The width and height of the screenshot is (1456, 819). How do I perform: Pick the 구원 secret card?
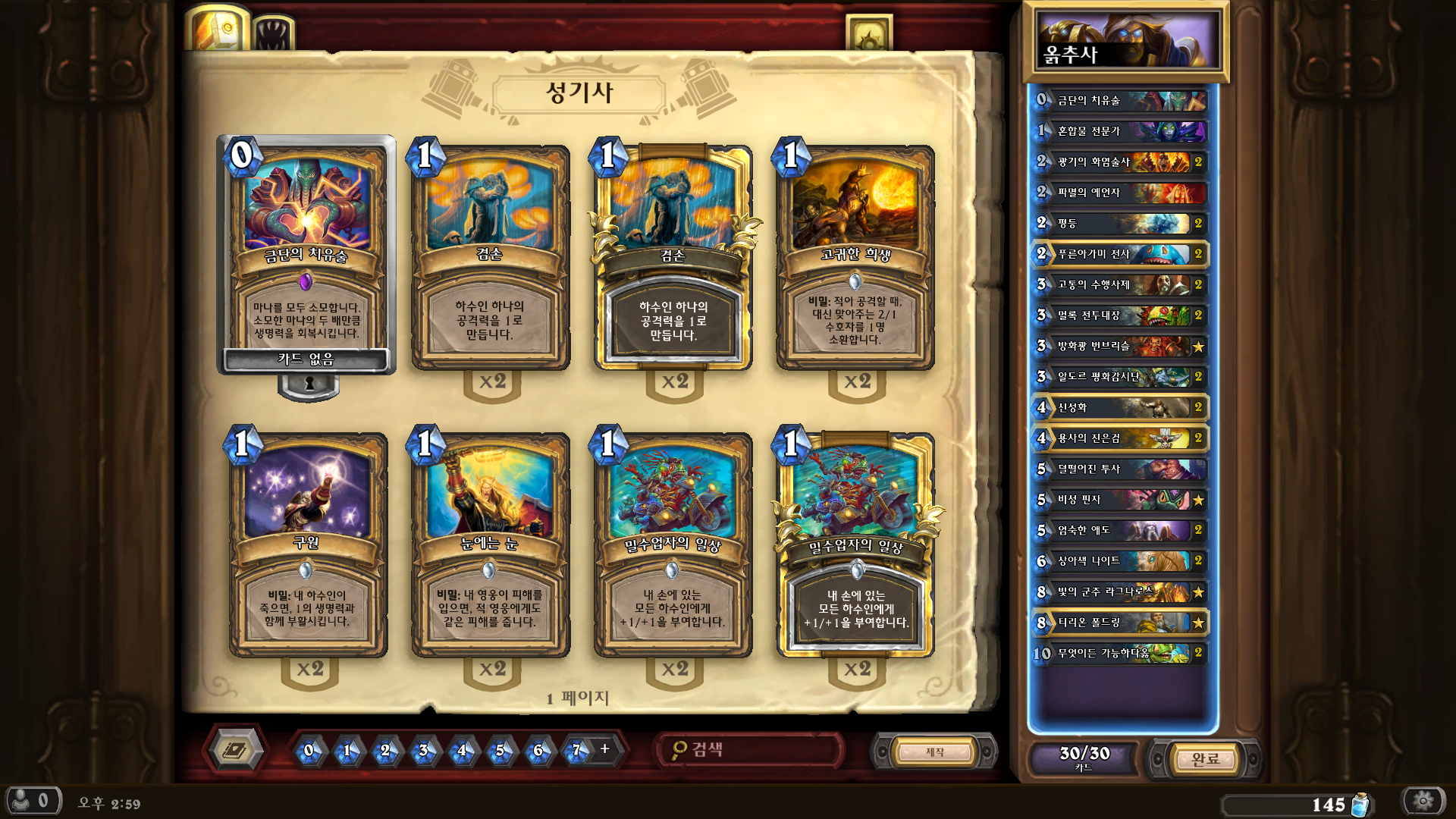308,544
